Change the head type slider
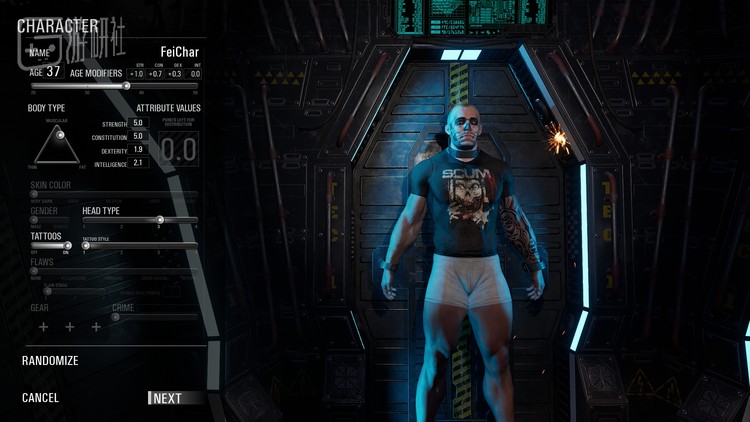Image resolution: width=750 pixels, height=422 pixels. [160, 220]
